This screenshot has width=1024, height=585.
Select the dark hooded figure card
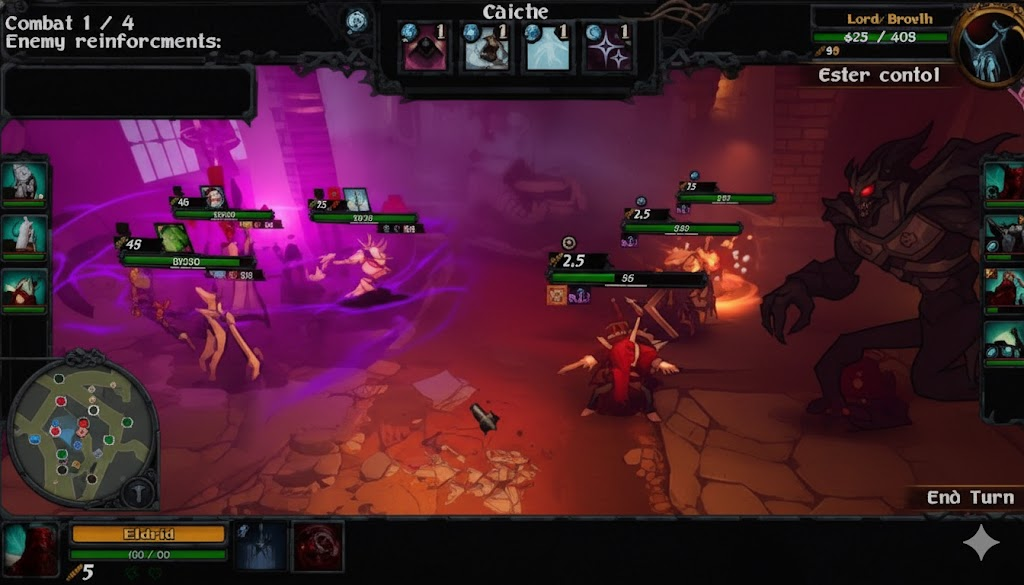[x=424, y=48]
